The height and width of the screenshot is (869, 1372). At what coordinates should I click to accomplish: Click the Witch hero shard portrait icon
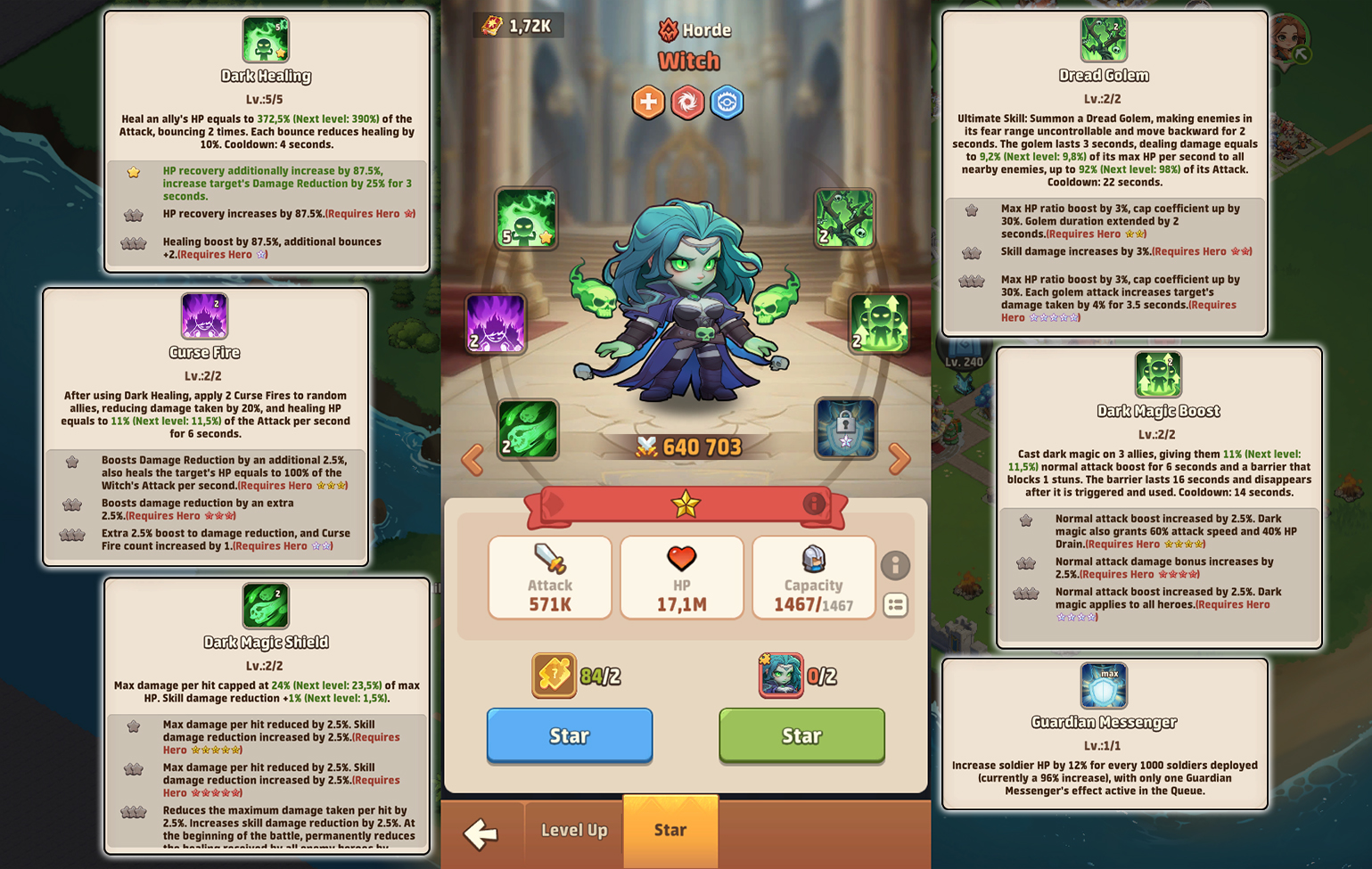pos(781,675)
